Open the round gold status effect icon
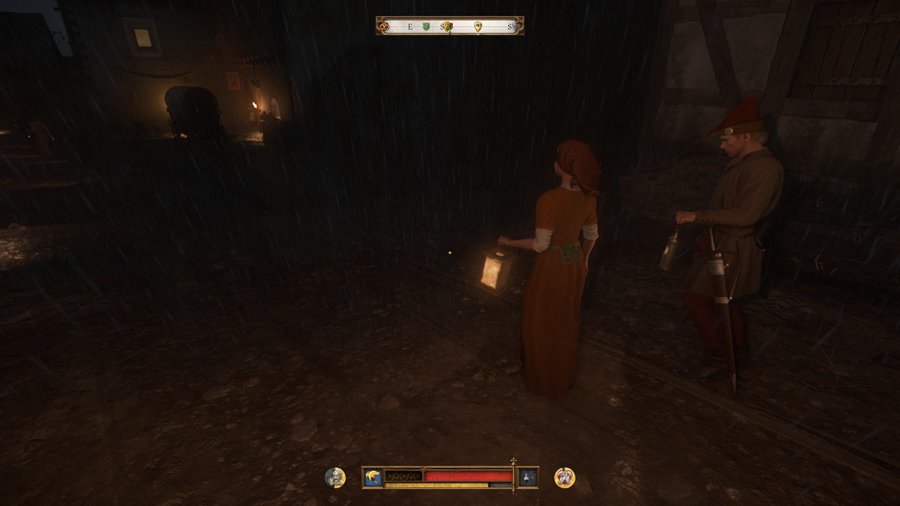This screenshot has height=506, width=900. (x=565, y=477)
